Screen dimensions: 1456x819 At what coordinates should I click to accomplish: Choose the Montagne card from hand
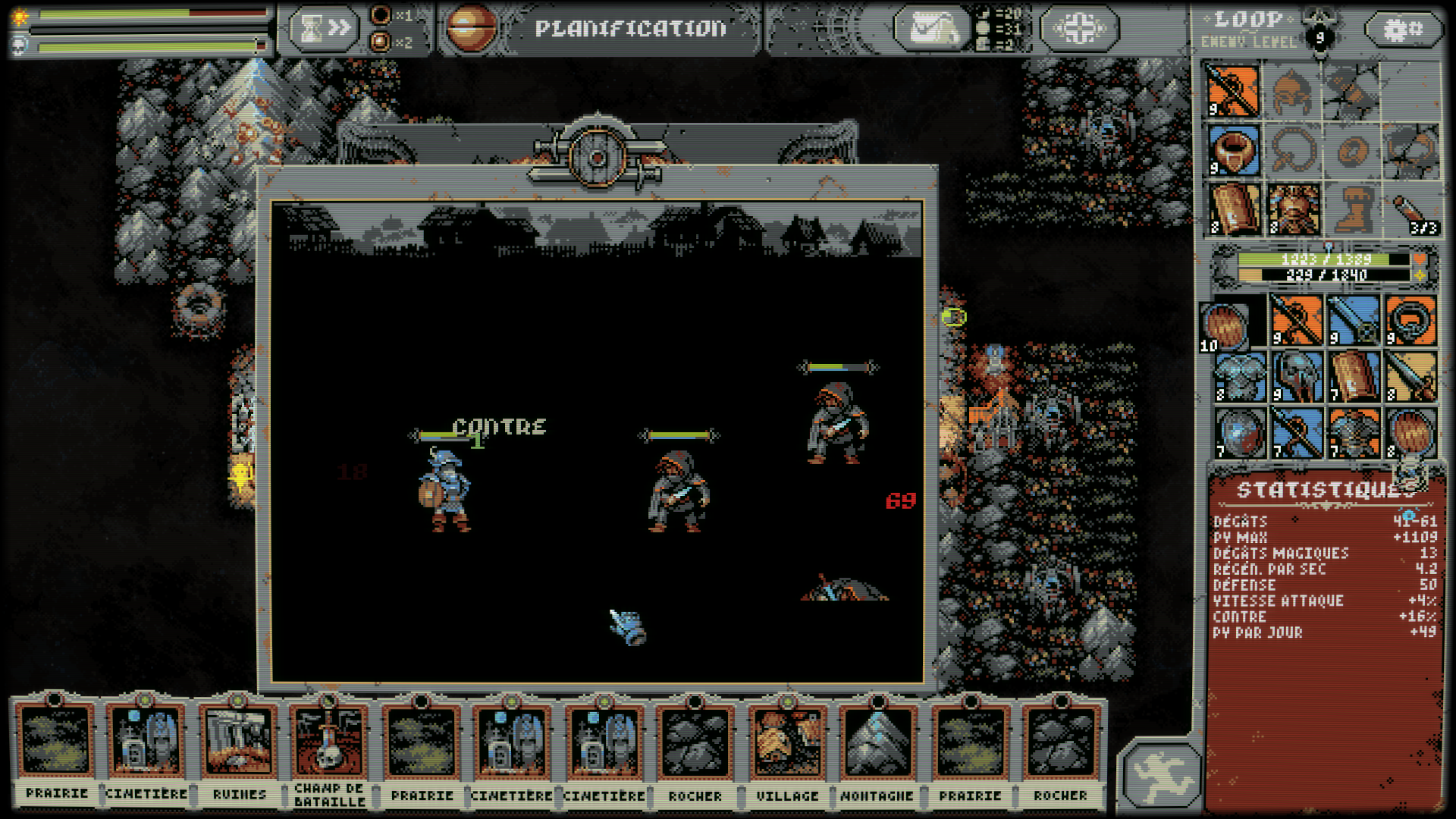pos(877,751)
